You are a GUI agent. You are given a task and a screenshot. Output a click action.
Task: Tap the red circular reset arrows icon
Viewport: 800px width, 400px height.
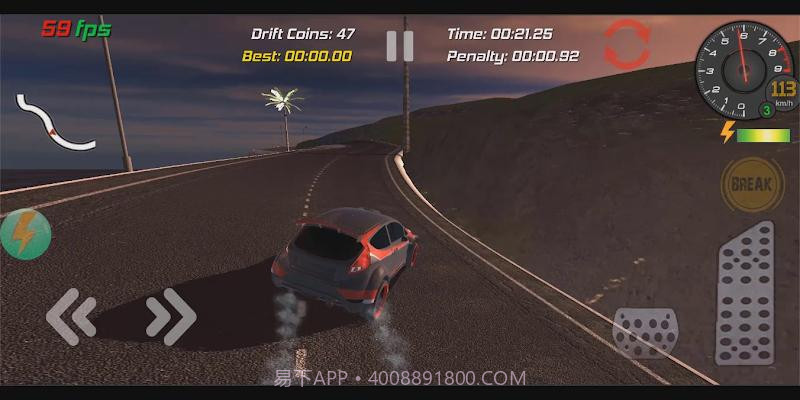(627, 43)
